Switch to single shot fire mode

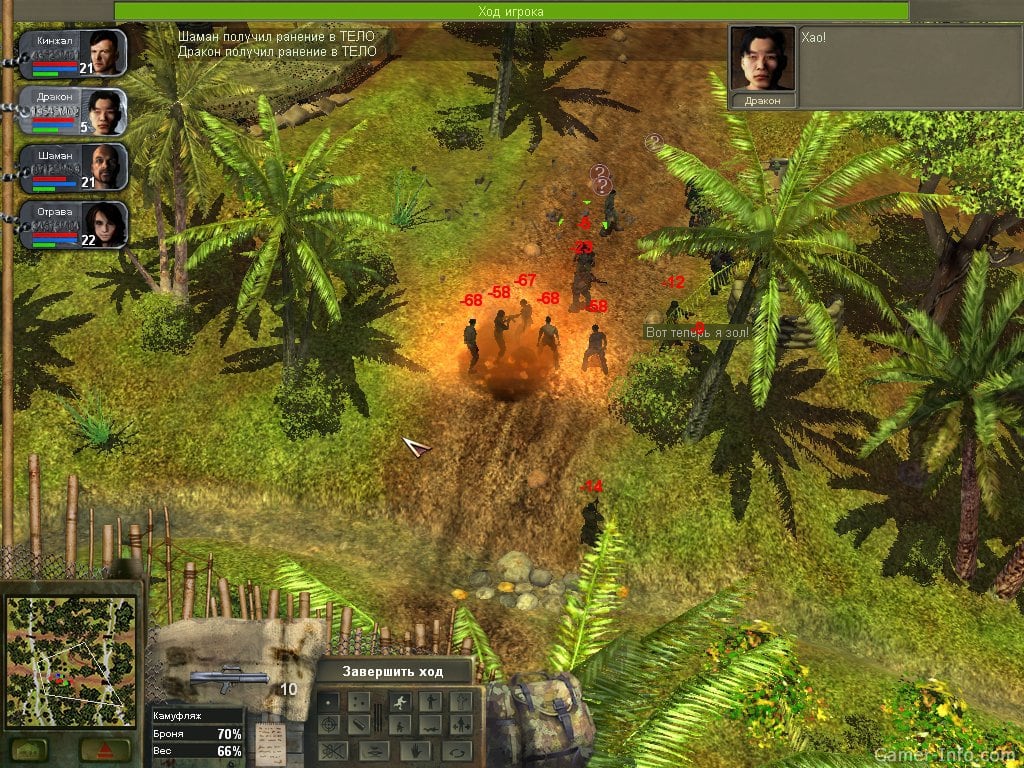click(328, 702)
